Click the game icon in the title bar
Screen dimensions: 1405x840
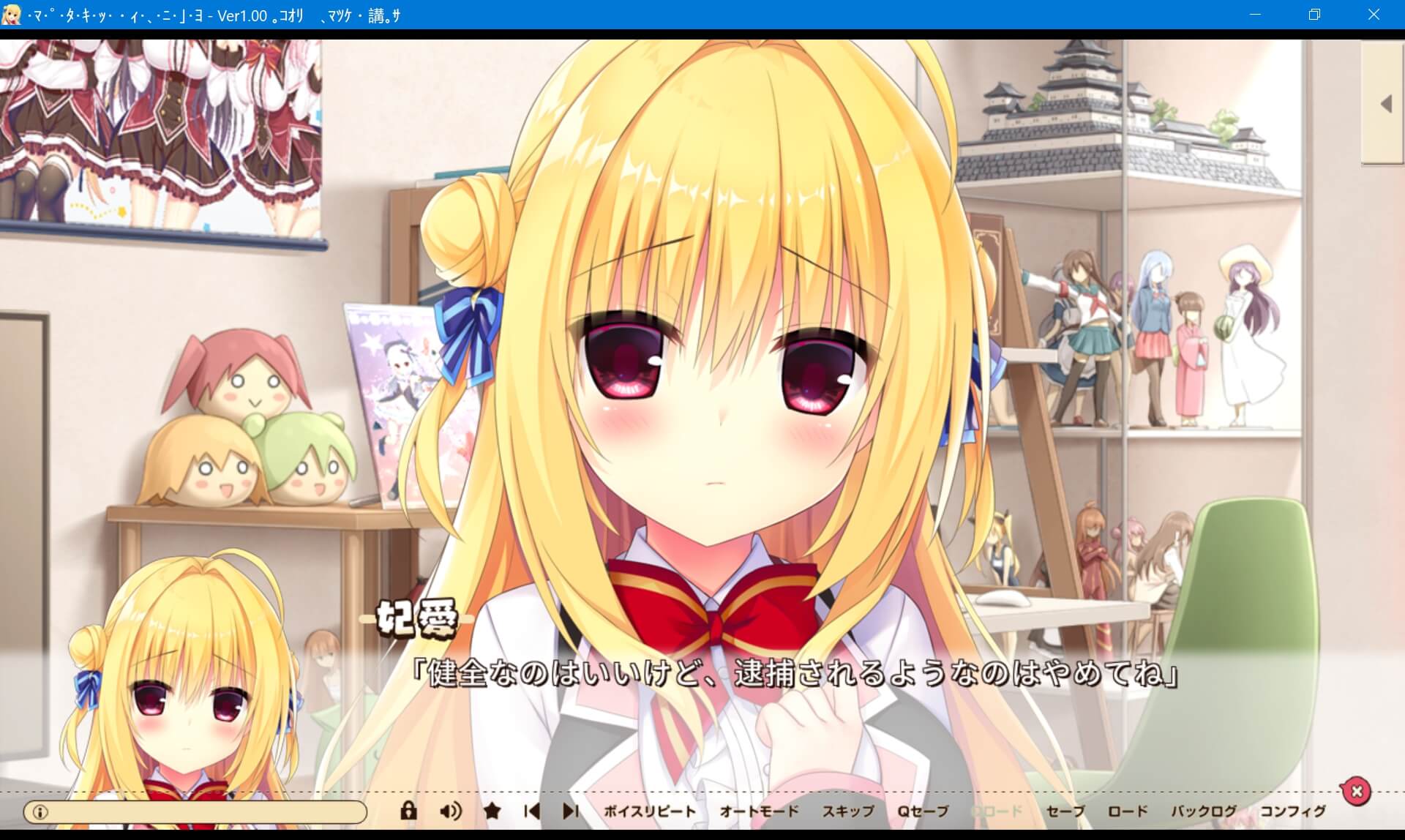pyautogui.click(x=11, y=15)
